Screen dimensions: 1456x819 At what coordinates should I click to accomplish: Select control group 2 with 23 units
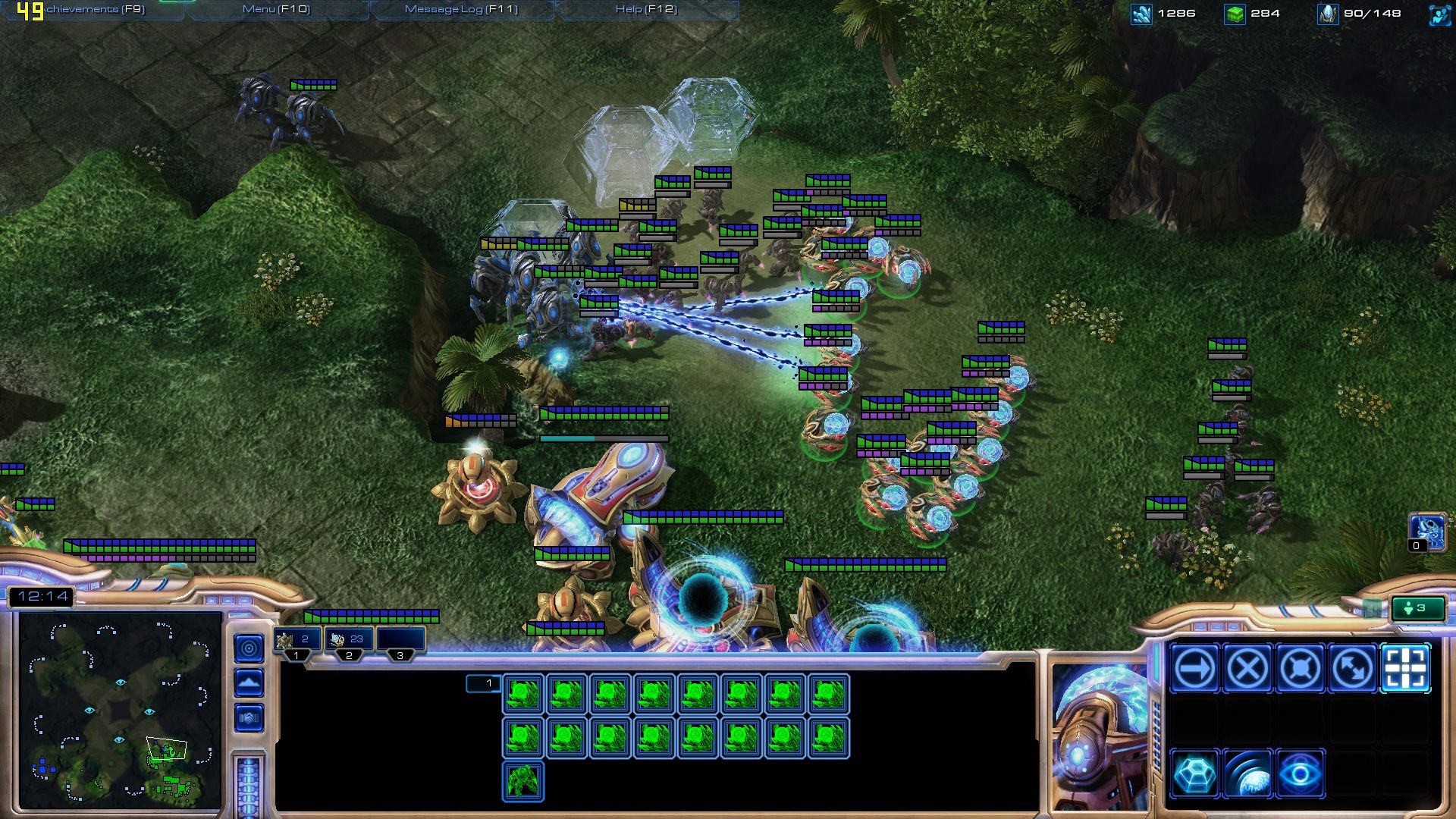click(x=348, y=640)
